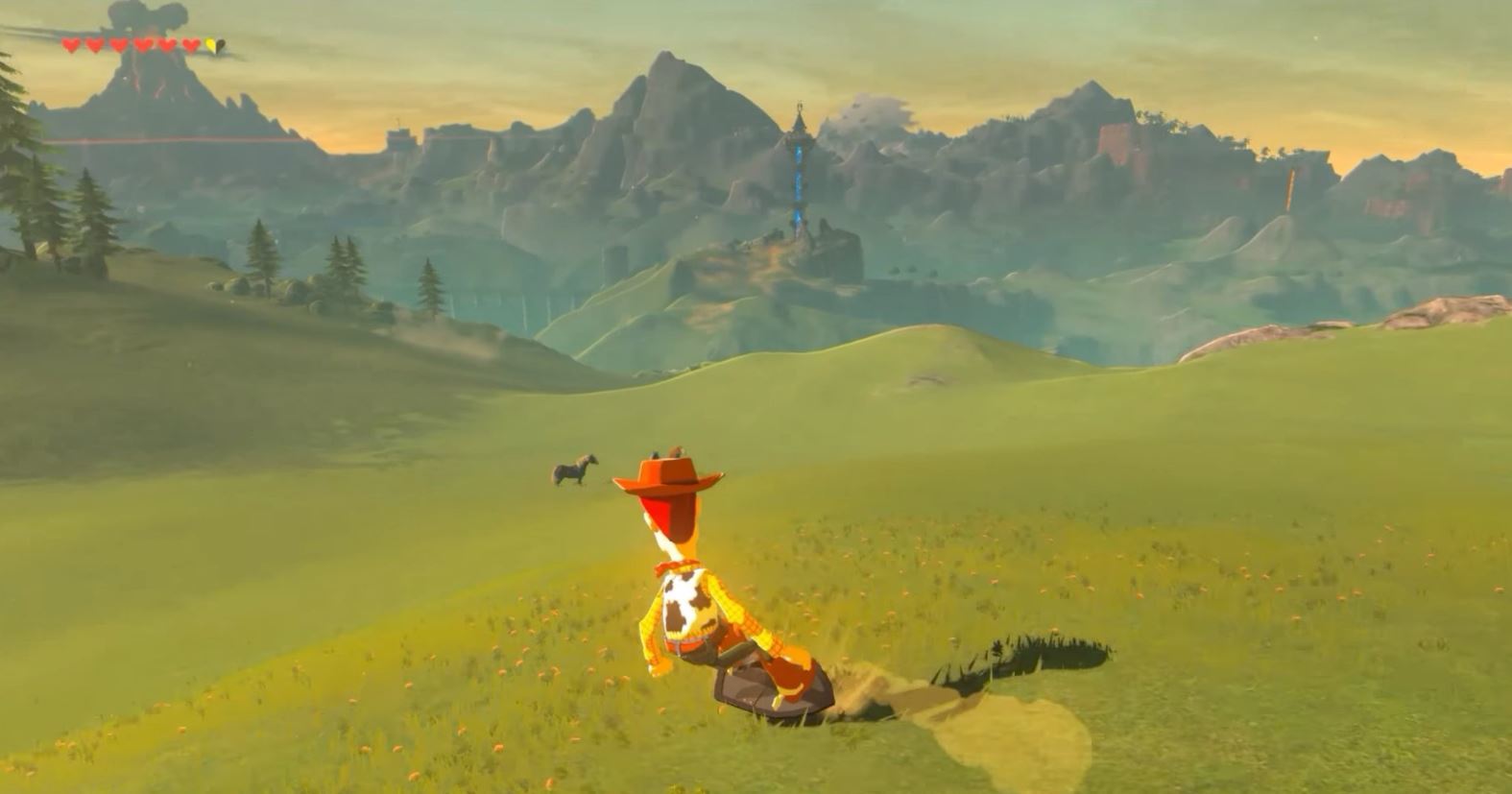Click the fifth red heart icon
Screen dimensions: 1512x794
coord(166,44)
